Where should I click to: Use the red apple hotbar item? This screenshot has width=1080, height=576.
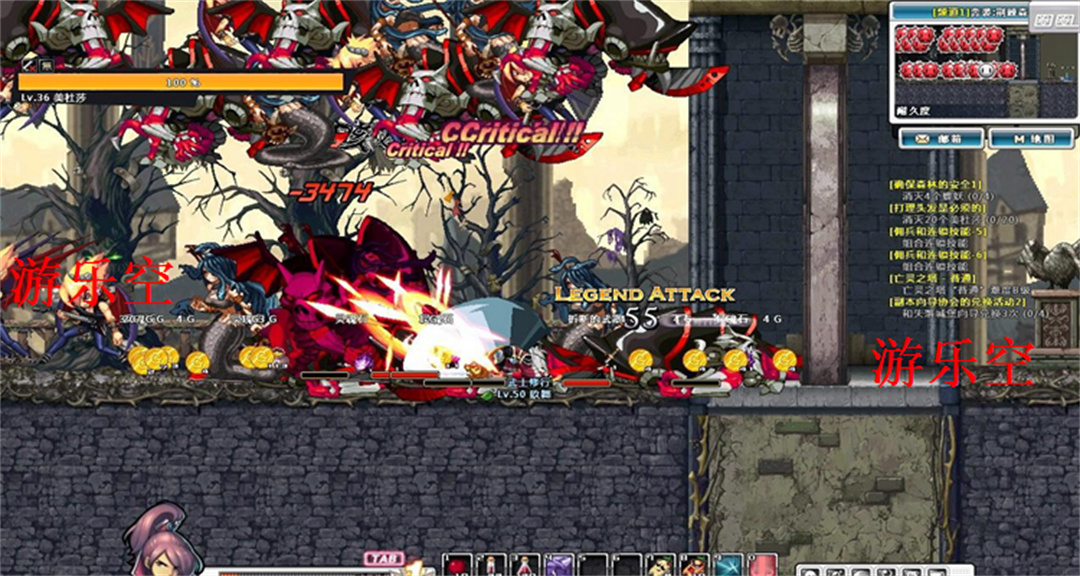click(x=456, y=565)
